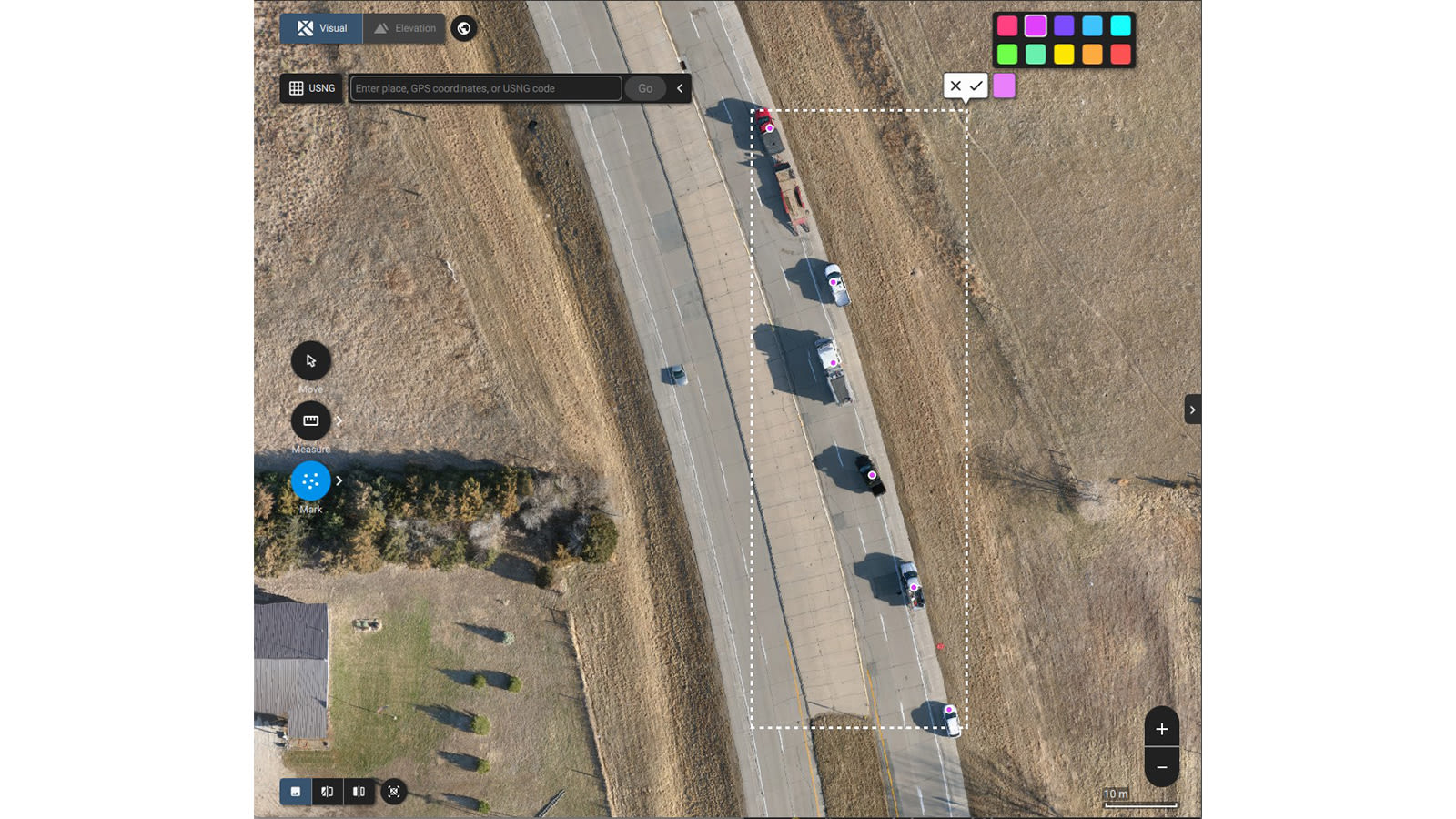Confirm the marking with the checkmark
The height and width of the screenshot is (819, 1456).
click(975, 85)
